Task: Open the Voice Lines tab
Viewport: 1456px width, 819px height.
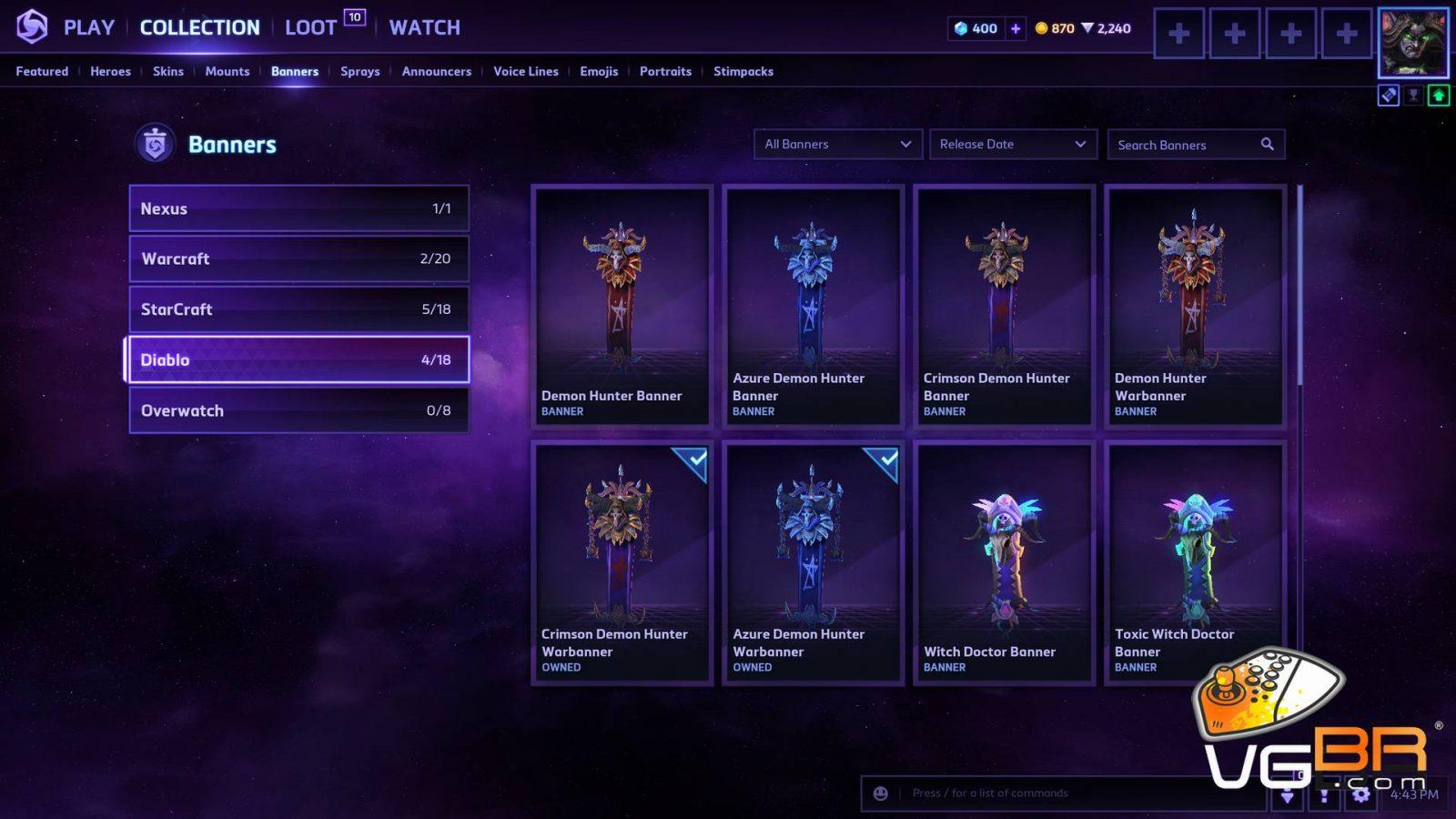Action: (525, 71)
